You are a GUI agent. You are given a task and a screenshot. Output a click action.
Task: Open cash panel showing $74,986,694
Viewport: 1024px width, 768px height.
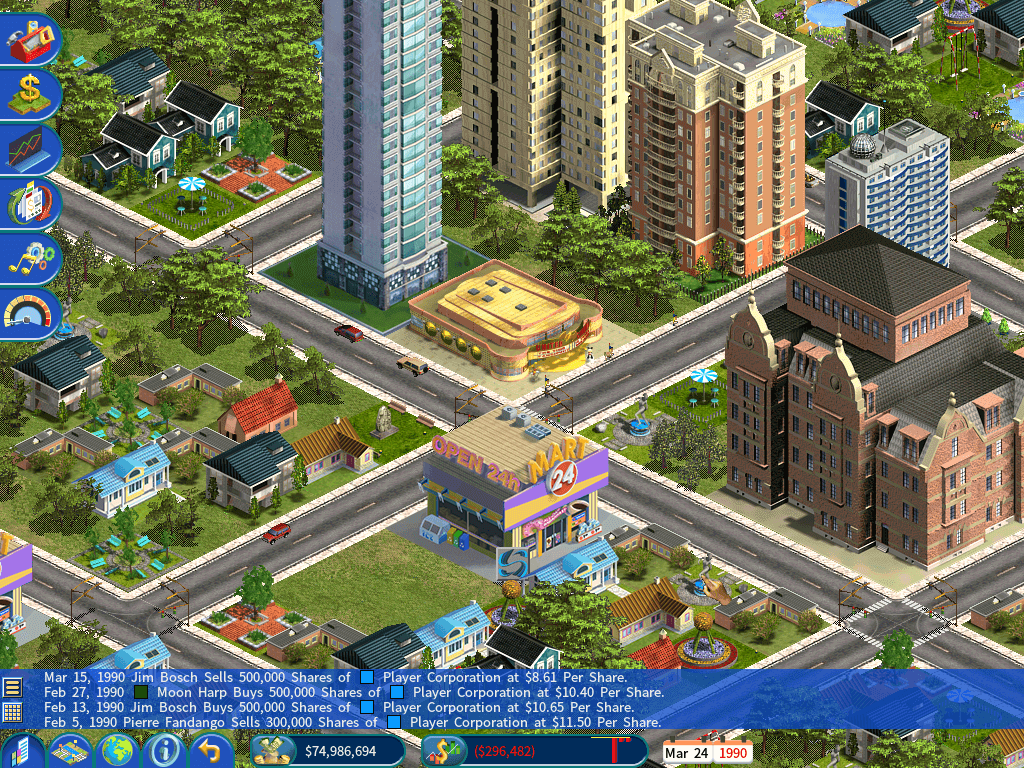(328, 751)
